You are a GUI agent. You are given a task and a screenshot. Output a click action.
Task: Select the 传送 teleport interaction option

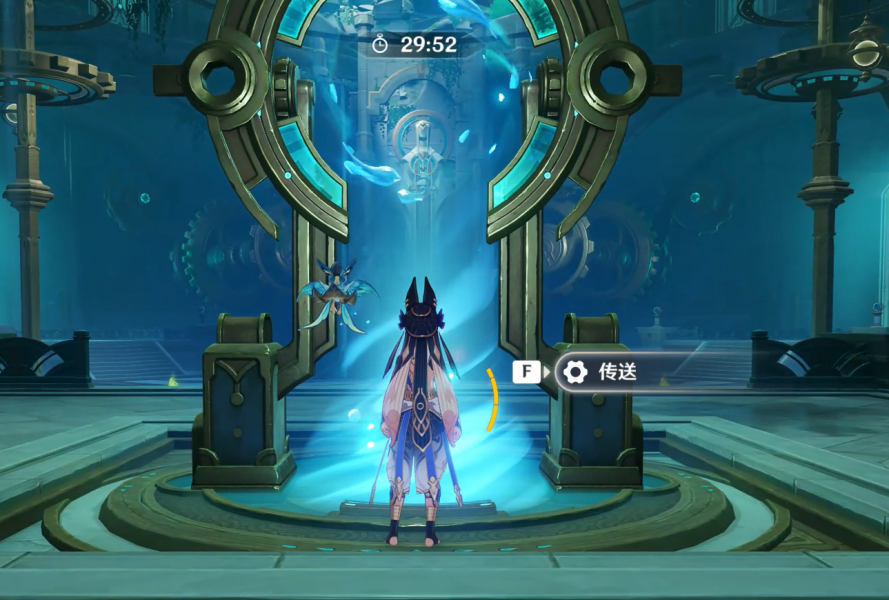(616, 373)
